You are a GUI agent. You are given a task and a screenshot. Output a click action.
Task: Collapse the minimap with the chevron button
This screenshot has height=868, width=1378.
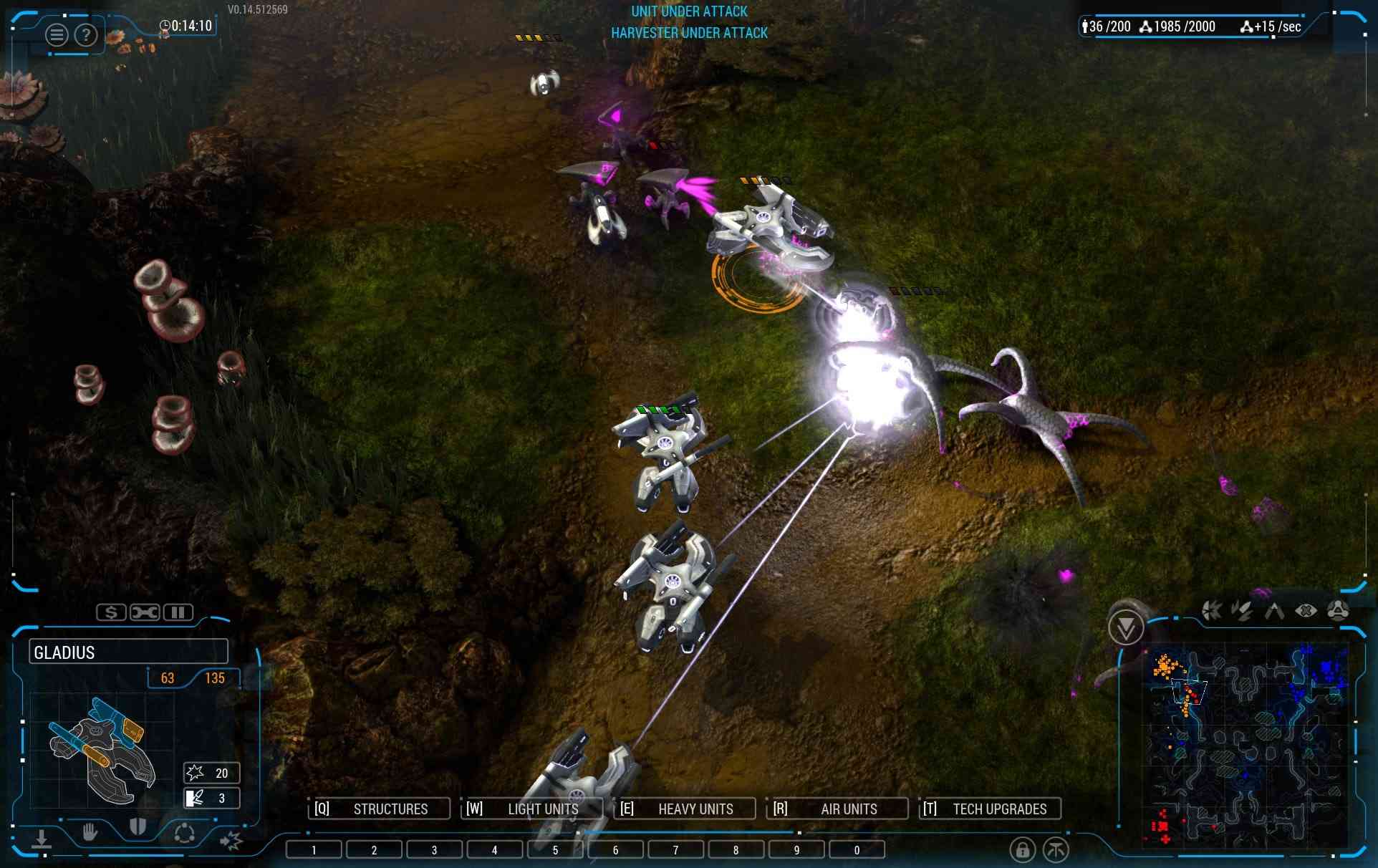pos(1125,628)
